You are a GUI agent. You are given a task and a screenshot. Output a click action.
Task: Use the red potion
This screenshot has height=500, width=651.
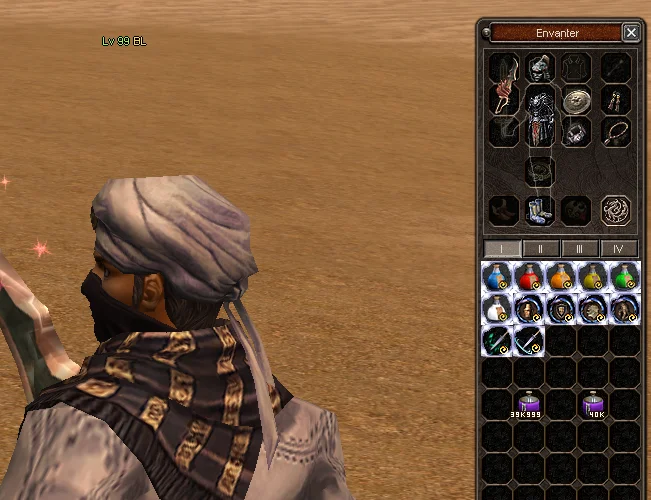click(x=529, y=276)
